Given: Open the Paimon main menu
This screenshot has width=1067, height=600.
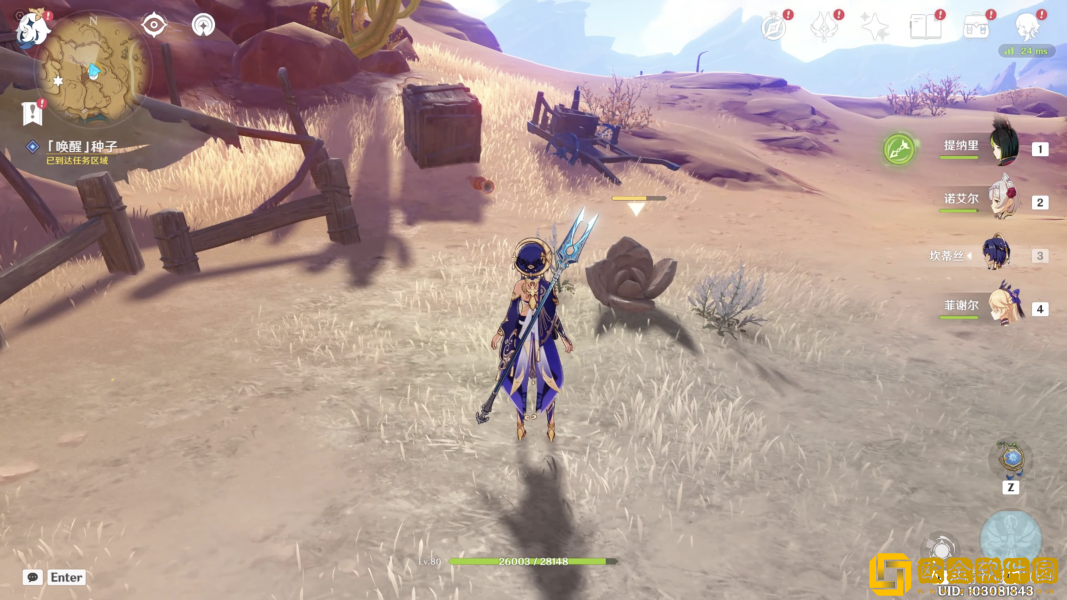Looking at the screenshot, I should [32, 27].
